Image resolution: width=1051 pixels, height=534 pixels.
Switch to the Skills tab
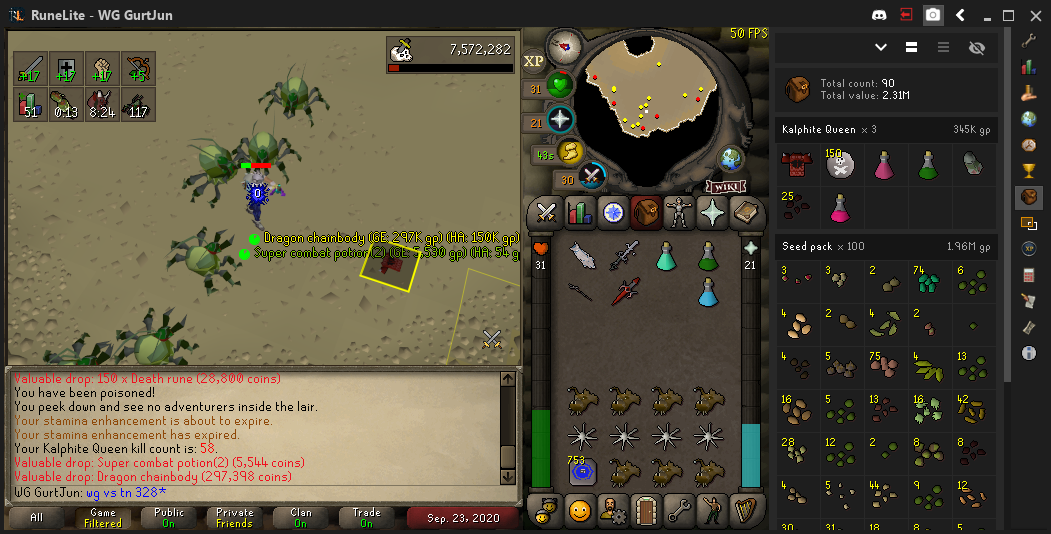click(x=579, y=212)
